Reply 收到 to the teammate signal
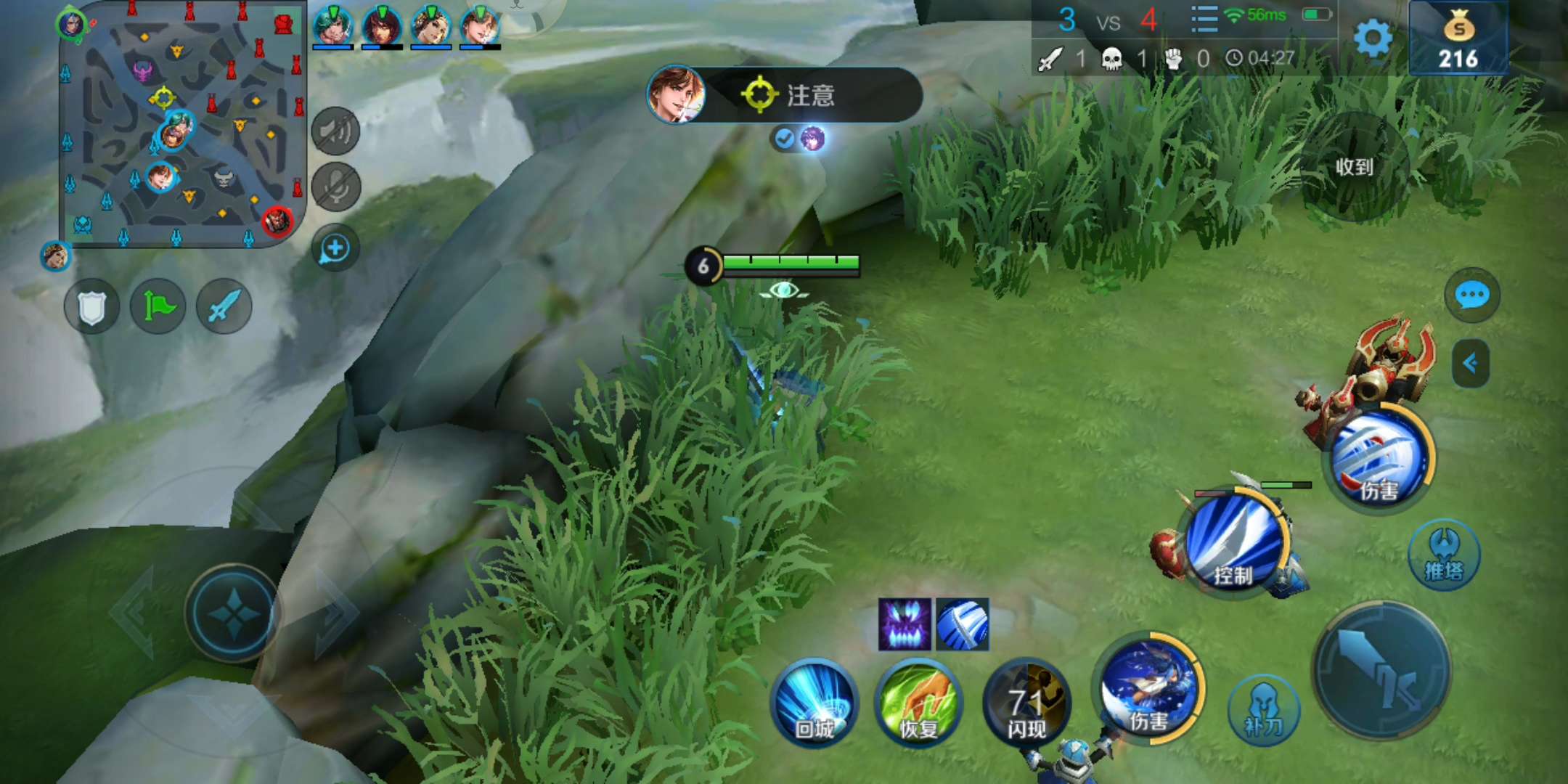 1355,167
